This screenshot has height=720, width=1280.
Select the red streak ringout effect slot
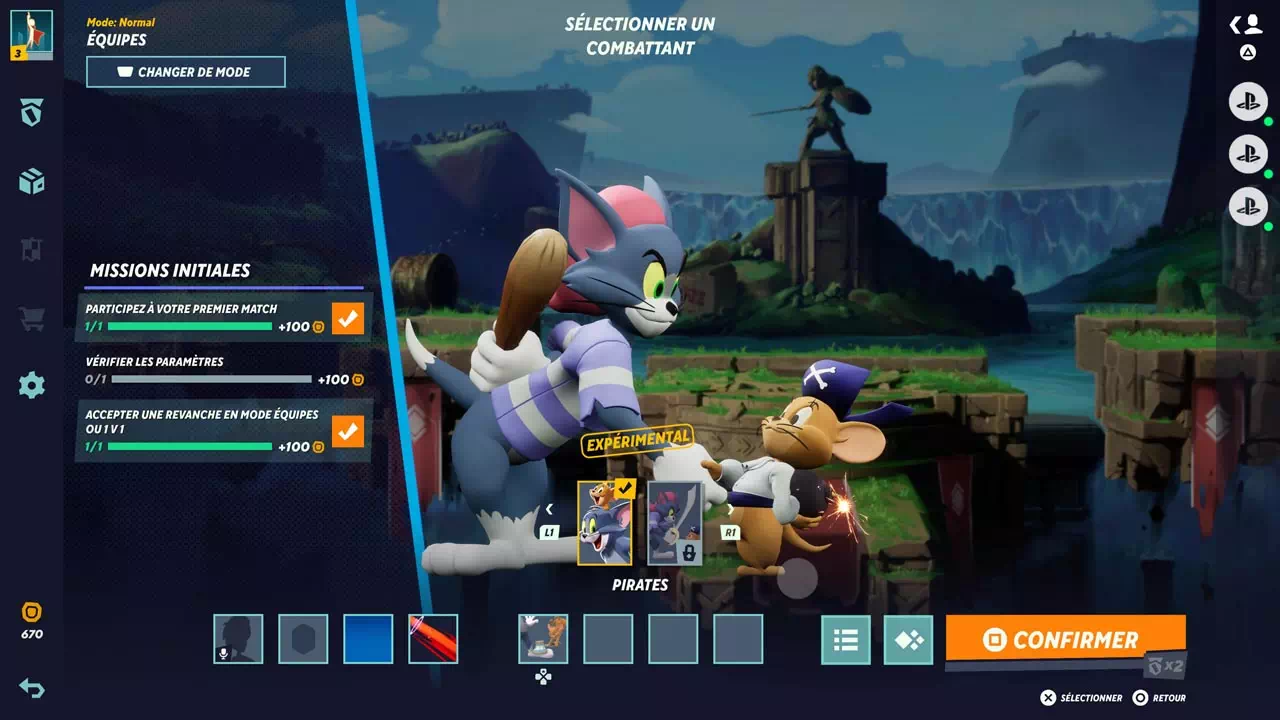(433, 639)
